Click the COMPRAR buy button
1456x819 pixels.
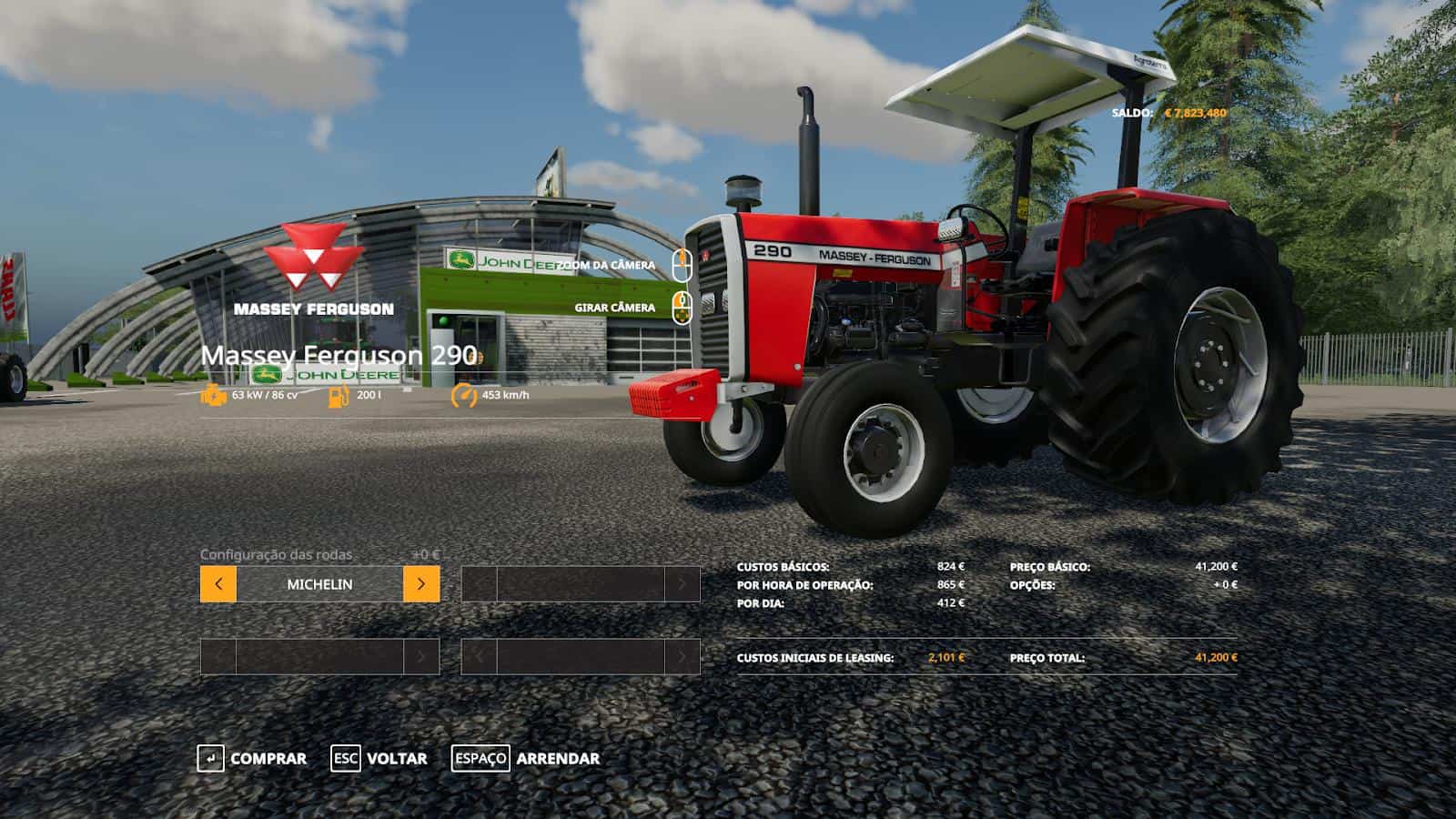252,758
